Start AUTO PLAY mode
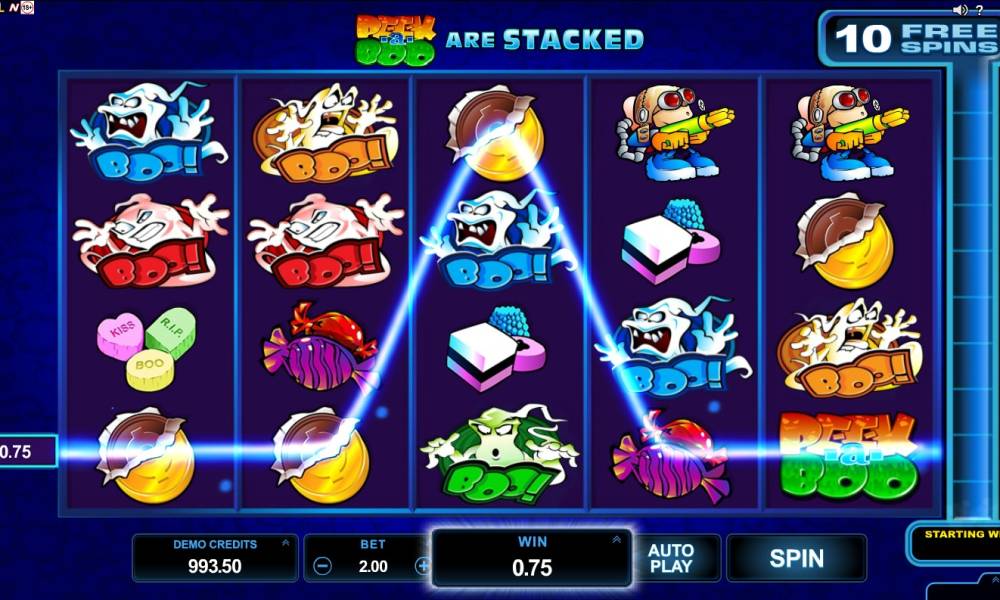Viewport: 1000px width, 600px height. pyautogui.click(x=671, y=558)
